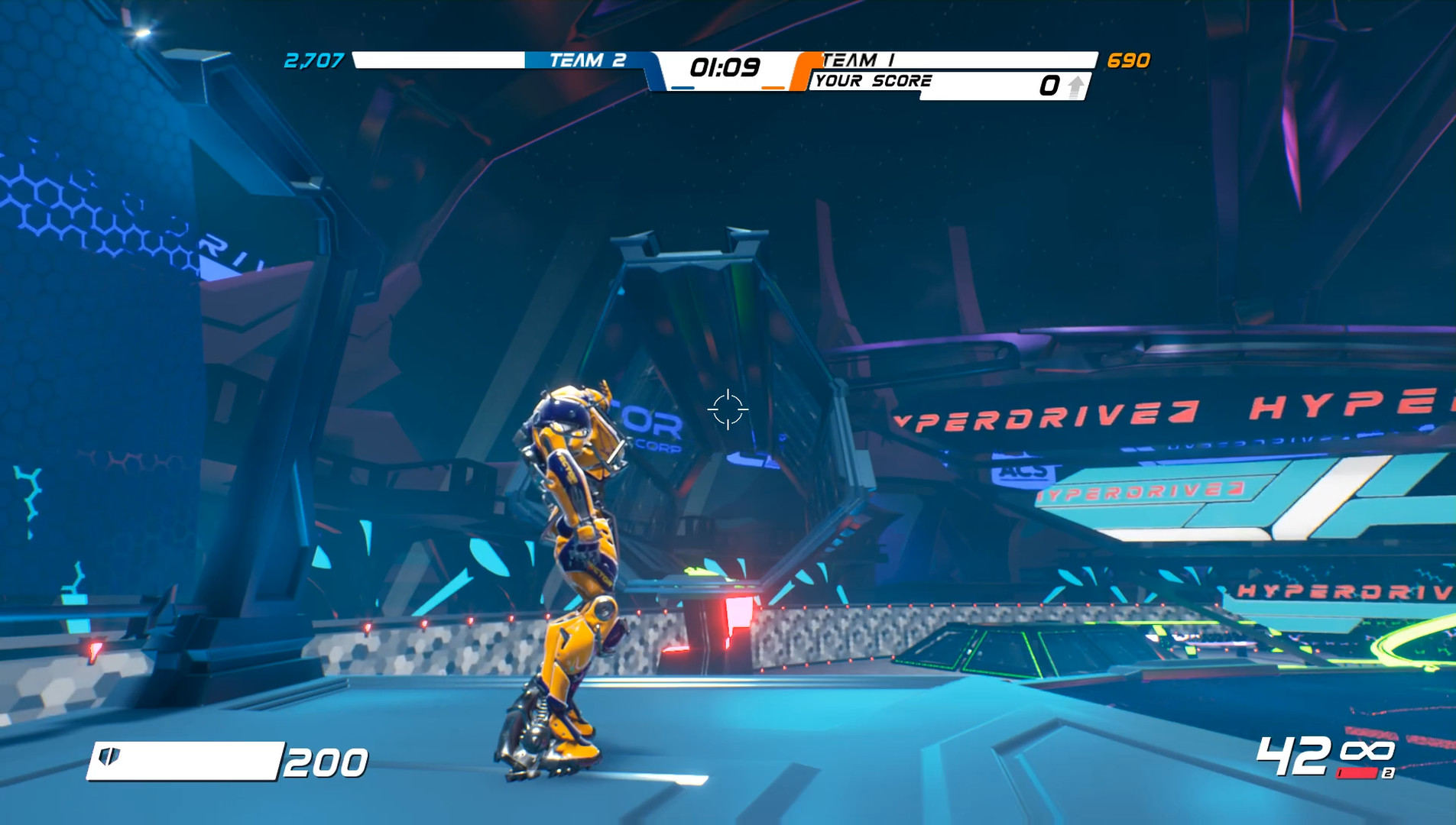
Task: Select weapon slot 2 indicator
Action: point(1389,773)
